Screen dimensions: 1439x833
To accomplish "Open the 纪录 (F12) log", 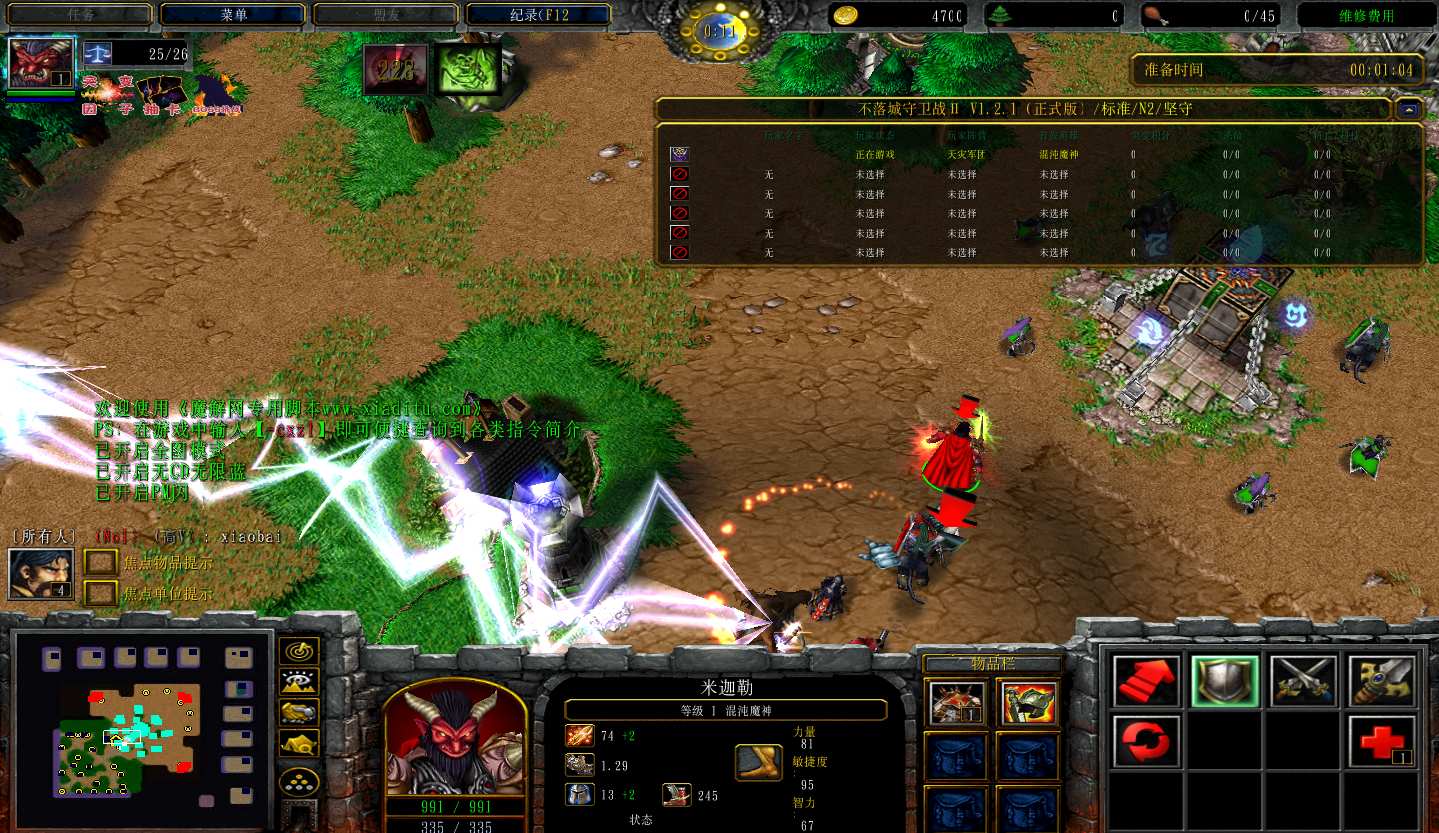I will tap(538, 15).
